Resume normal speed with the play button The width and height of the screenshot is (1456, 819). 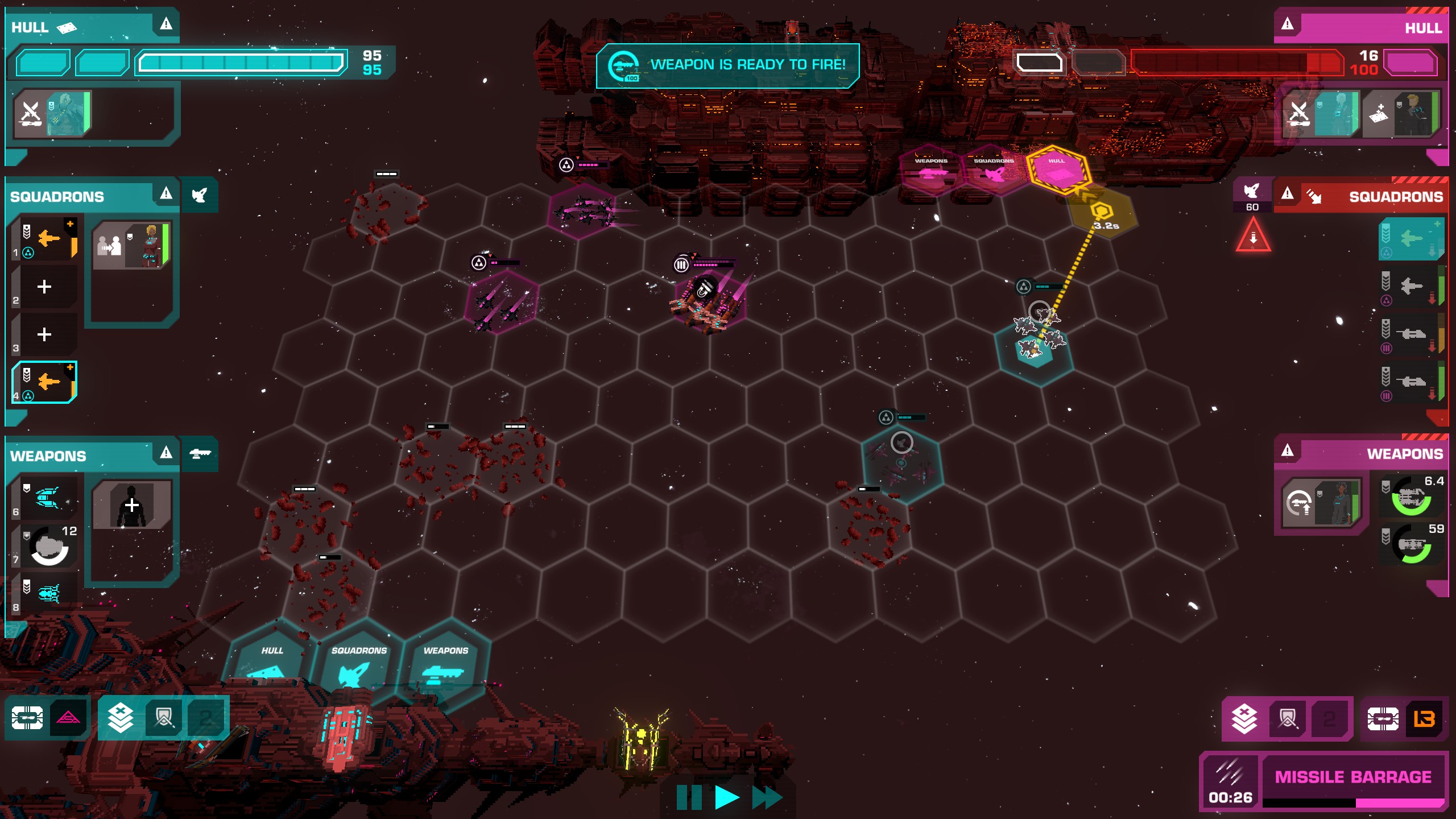(x=726, y=797)
